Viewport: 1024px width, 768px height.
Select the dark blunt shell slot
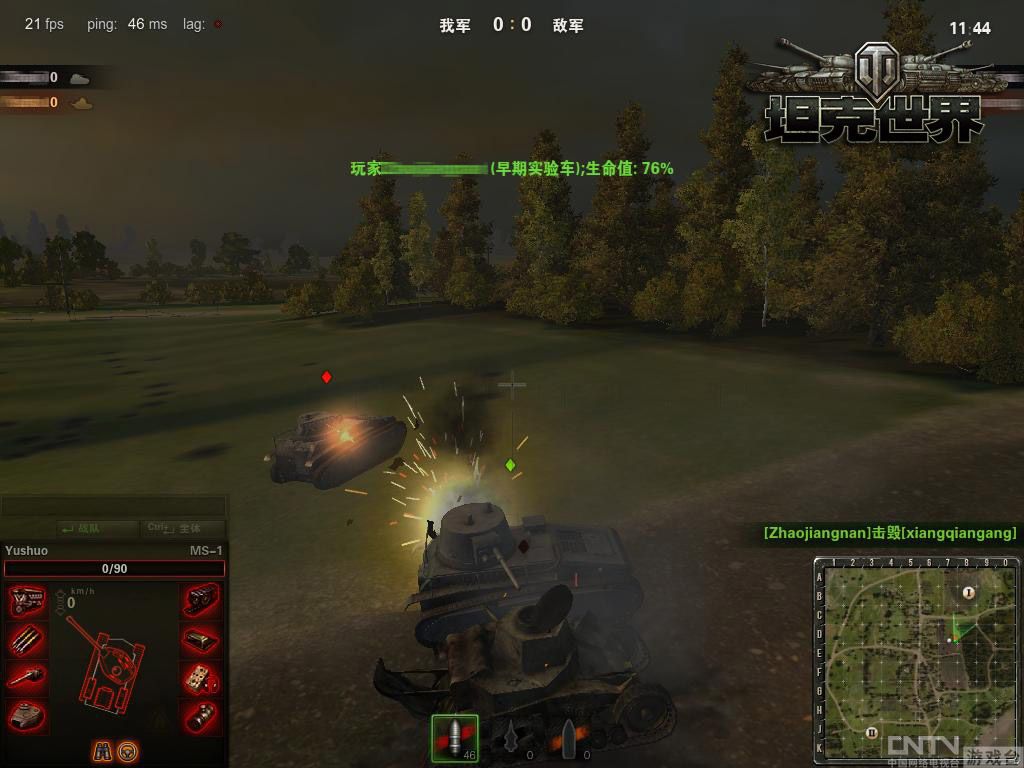pos(568,738)
